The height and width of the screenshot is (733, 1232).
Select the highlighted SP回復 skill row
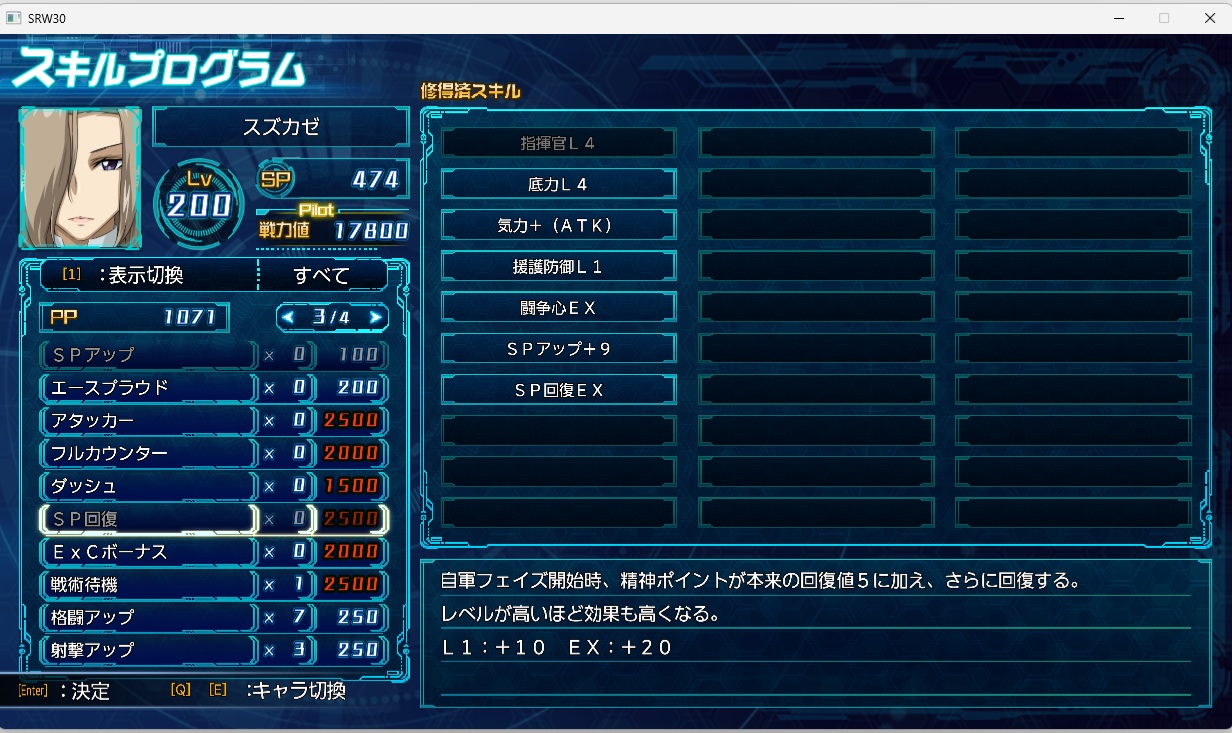tap(147, 518)
